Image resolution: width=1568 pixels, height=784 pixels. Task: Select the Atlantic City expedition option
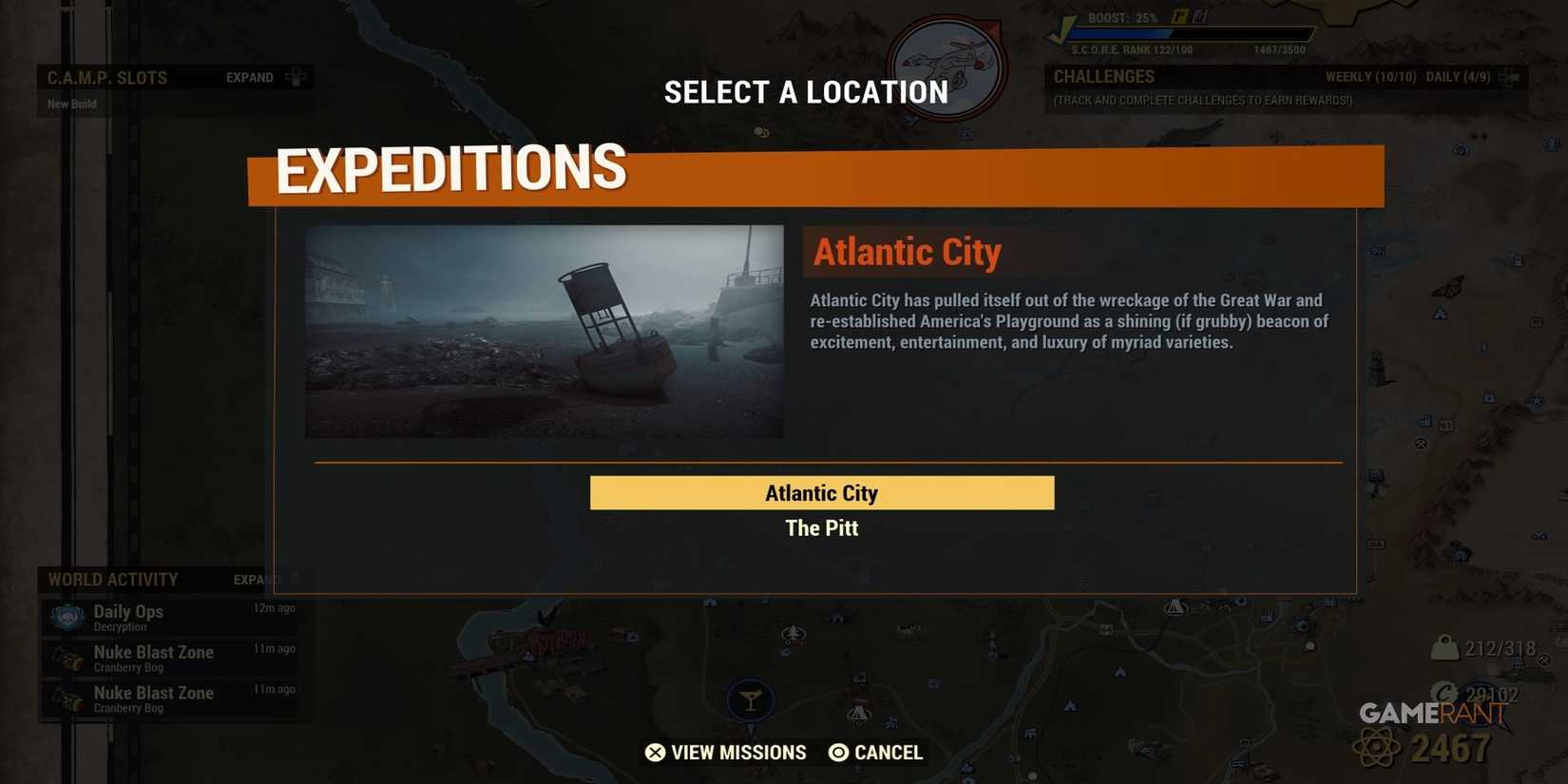821,492
